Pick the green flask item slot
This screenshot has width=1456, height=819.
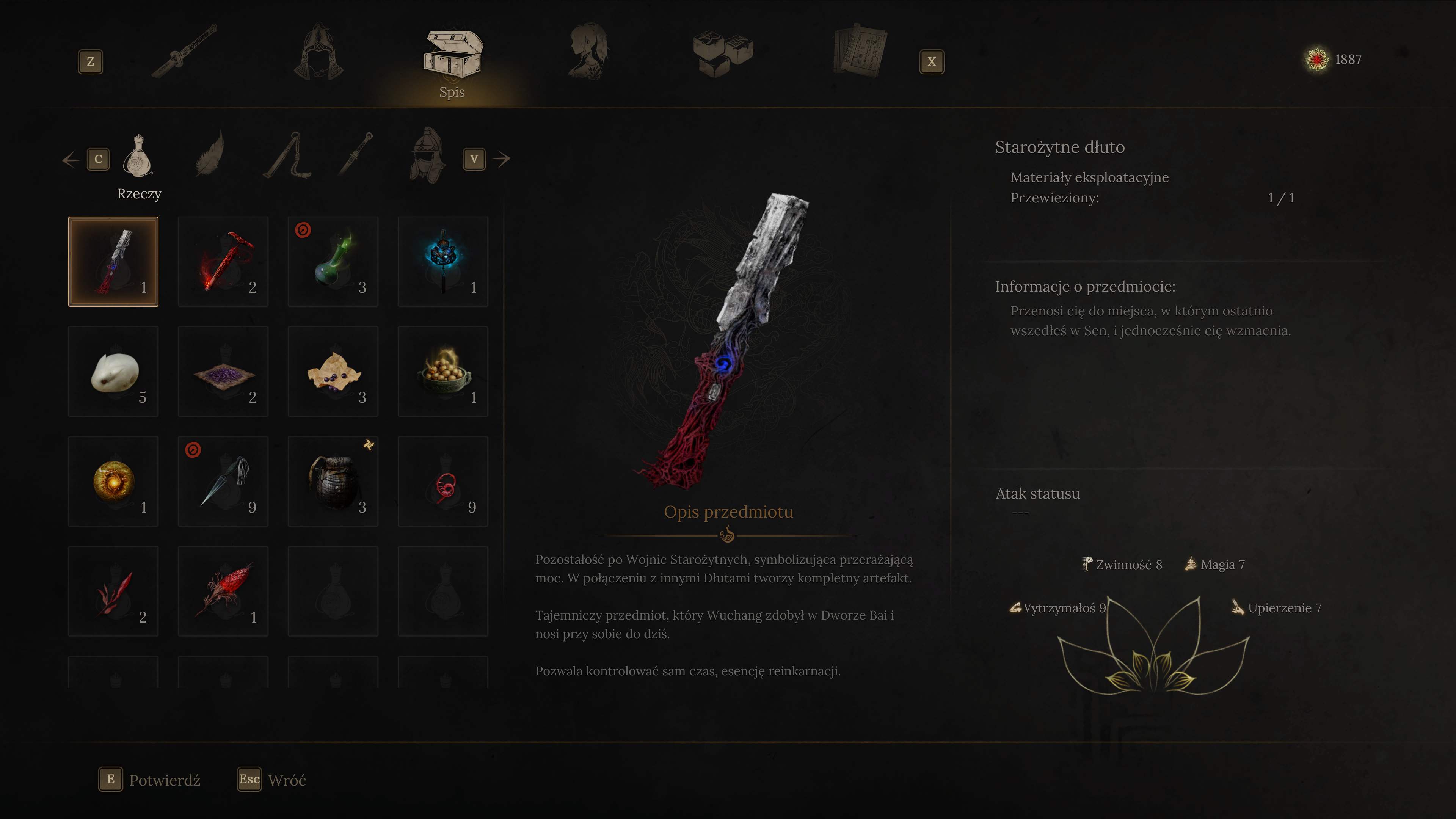click(x=333, y=262)
